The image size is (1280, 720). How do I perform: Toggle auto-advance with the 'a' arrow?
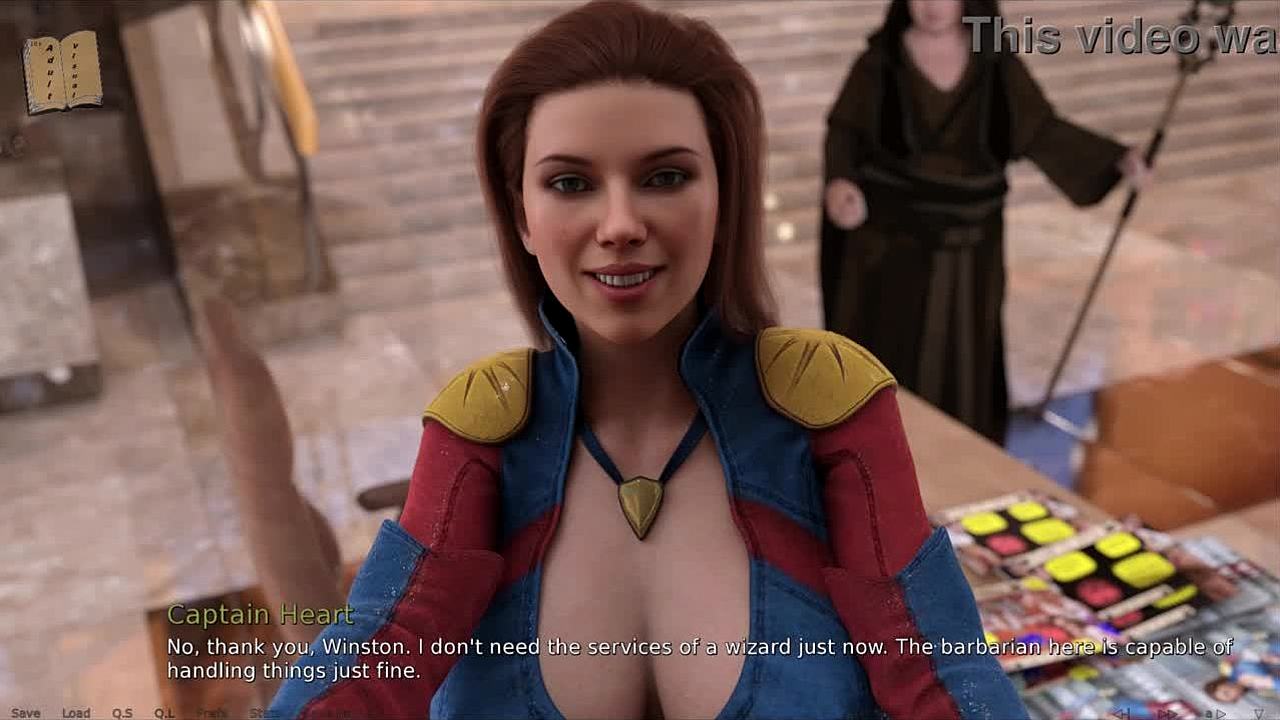1214,713
